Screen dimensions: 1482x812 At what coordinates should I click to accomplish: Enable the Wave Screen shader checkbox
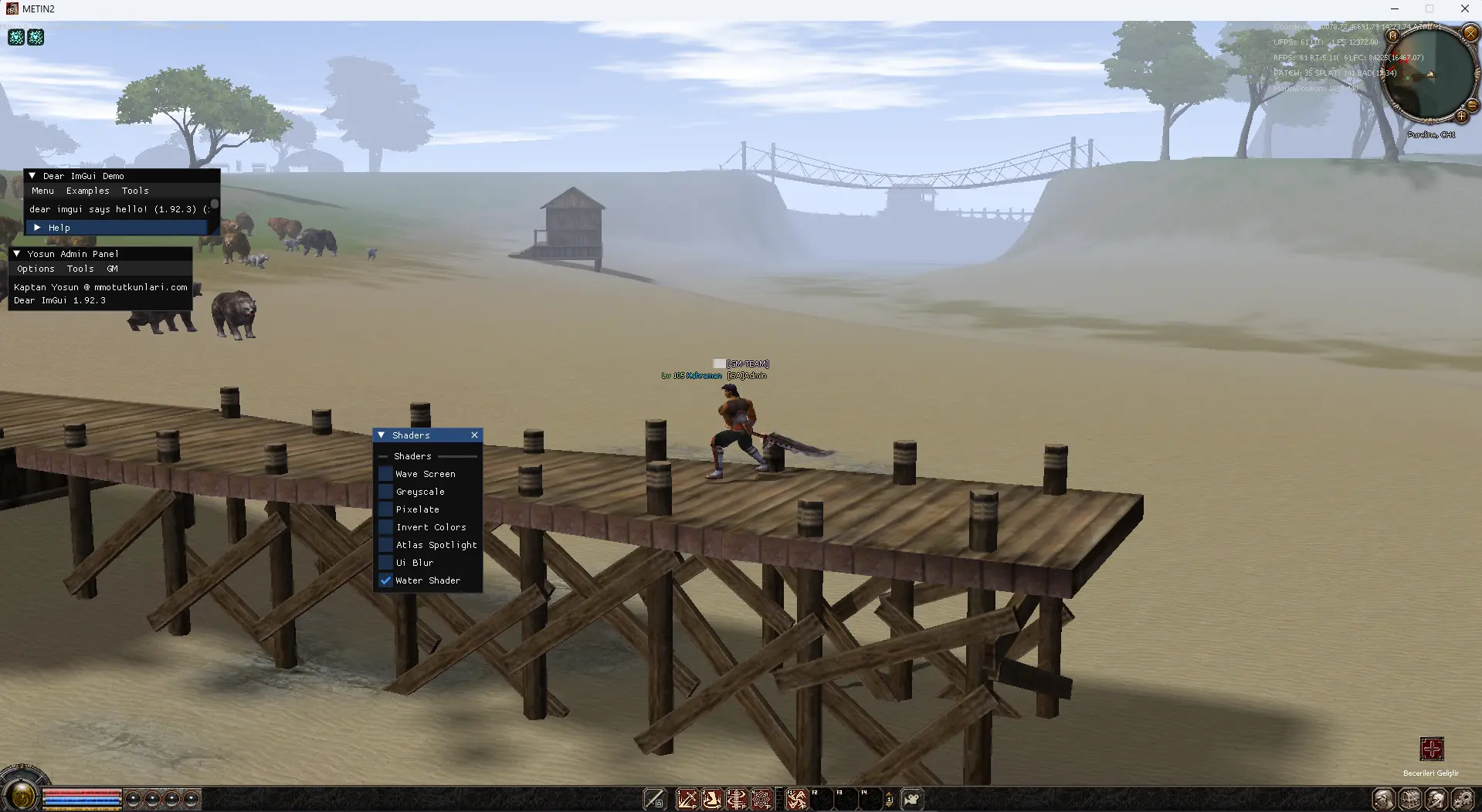pos(385,474)
